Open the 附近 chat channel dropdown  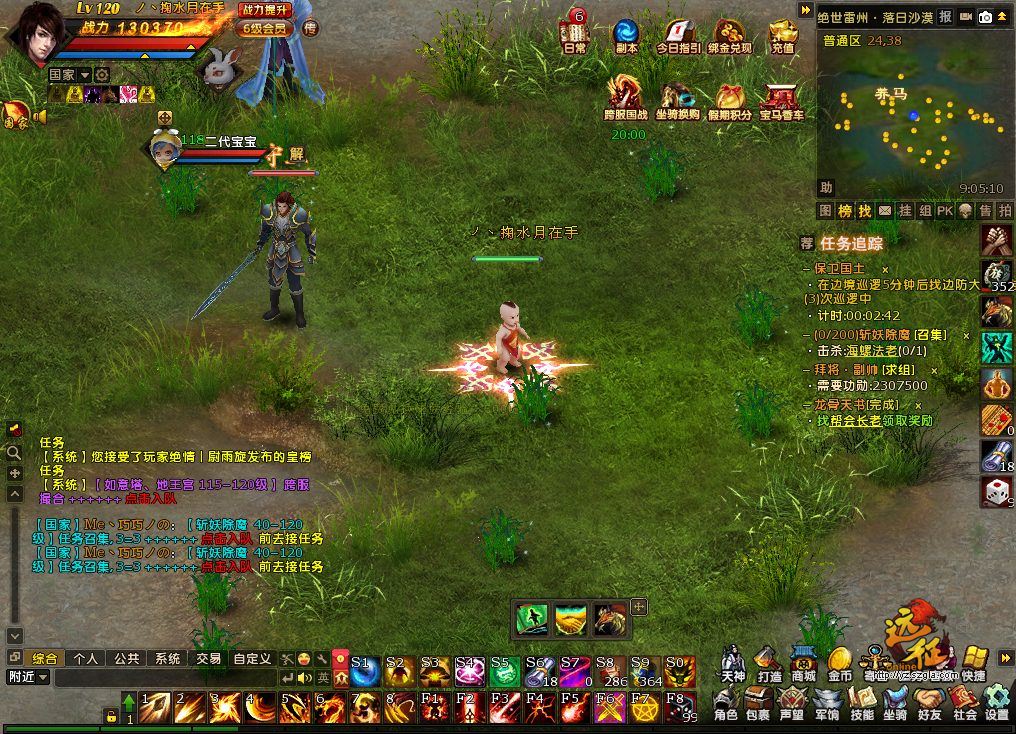[28, 678]
